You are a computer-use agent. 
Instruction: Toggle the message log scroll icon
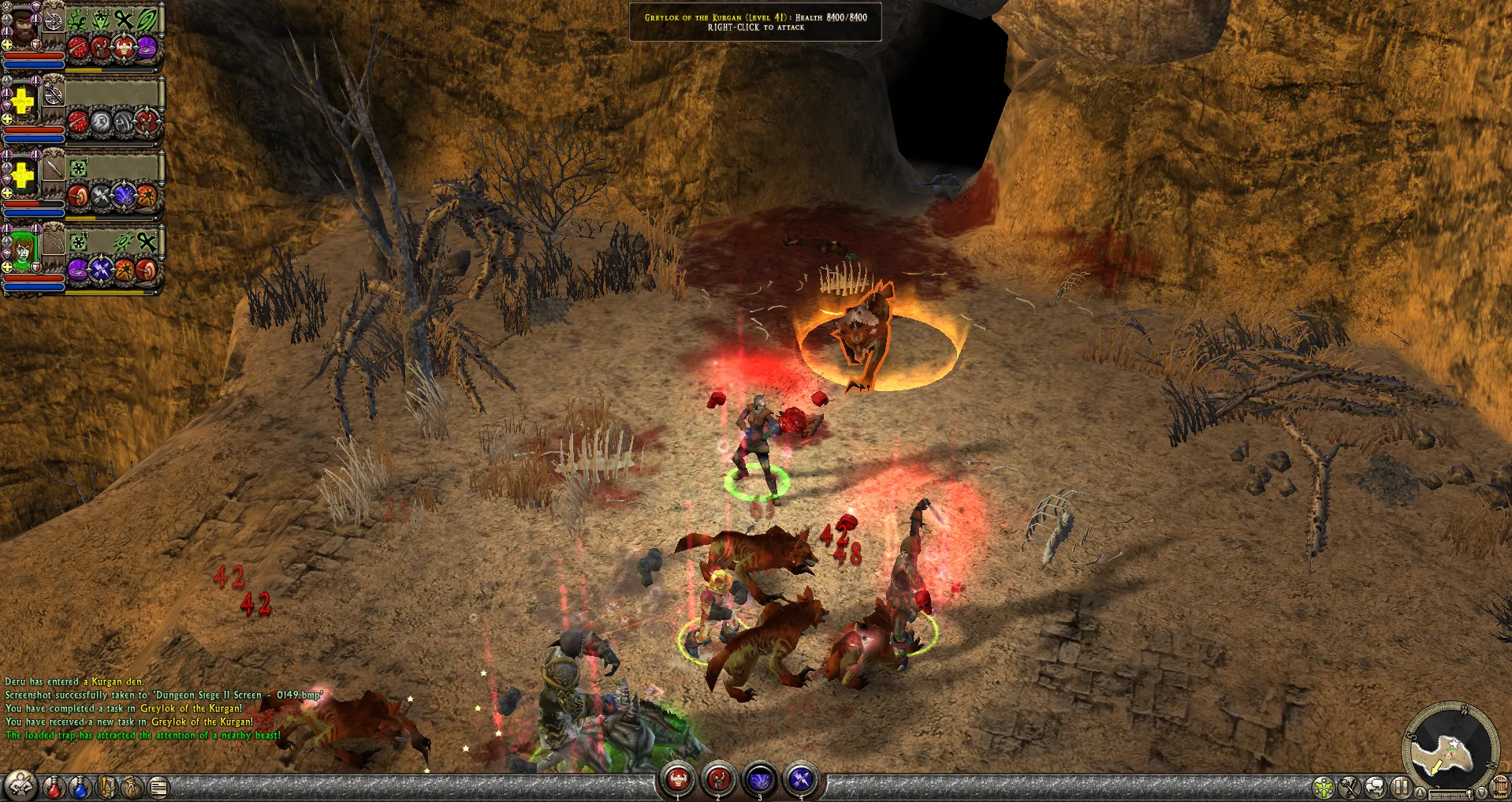pos(158,786)
